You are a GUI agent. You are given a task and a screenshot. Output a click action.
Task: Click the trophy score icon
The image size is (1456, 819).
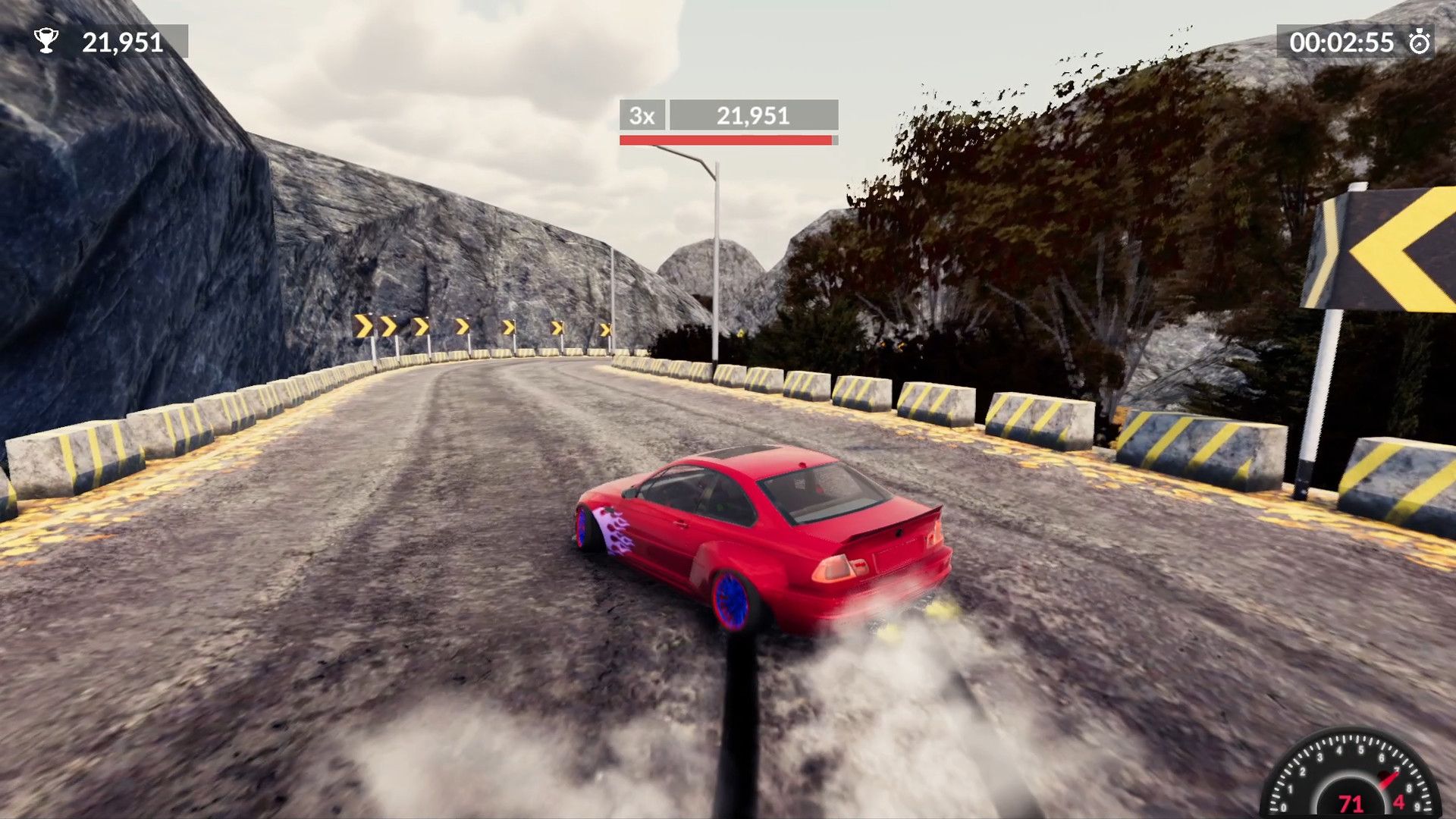[47, 42]
